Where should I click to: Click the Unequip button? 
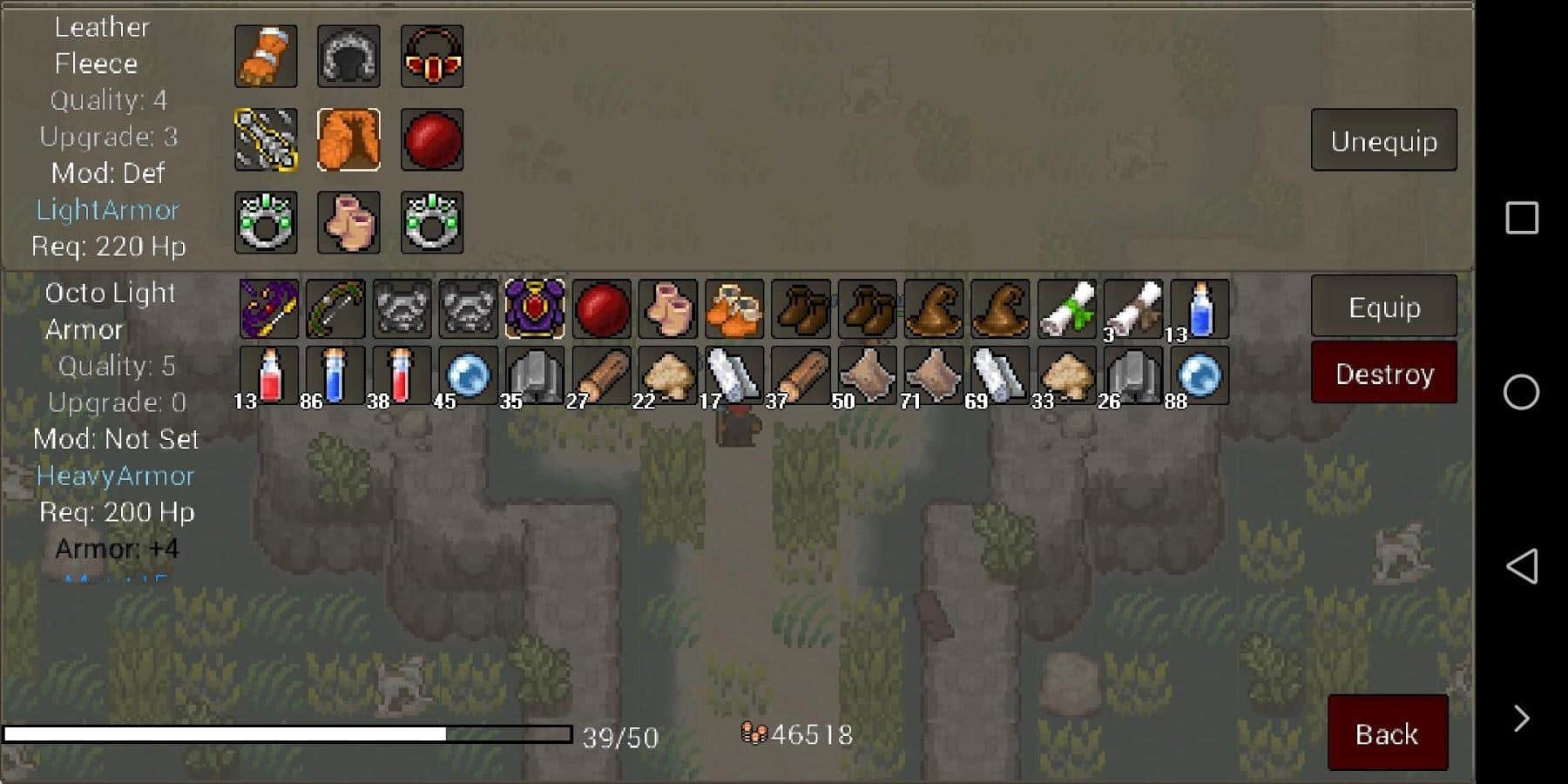coord(1383,140)
